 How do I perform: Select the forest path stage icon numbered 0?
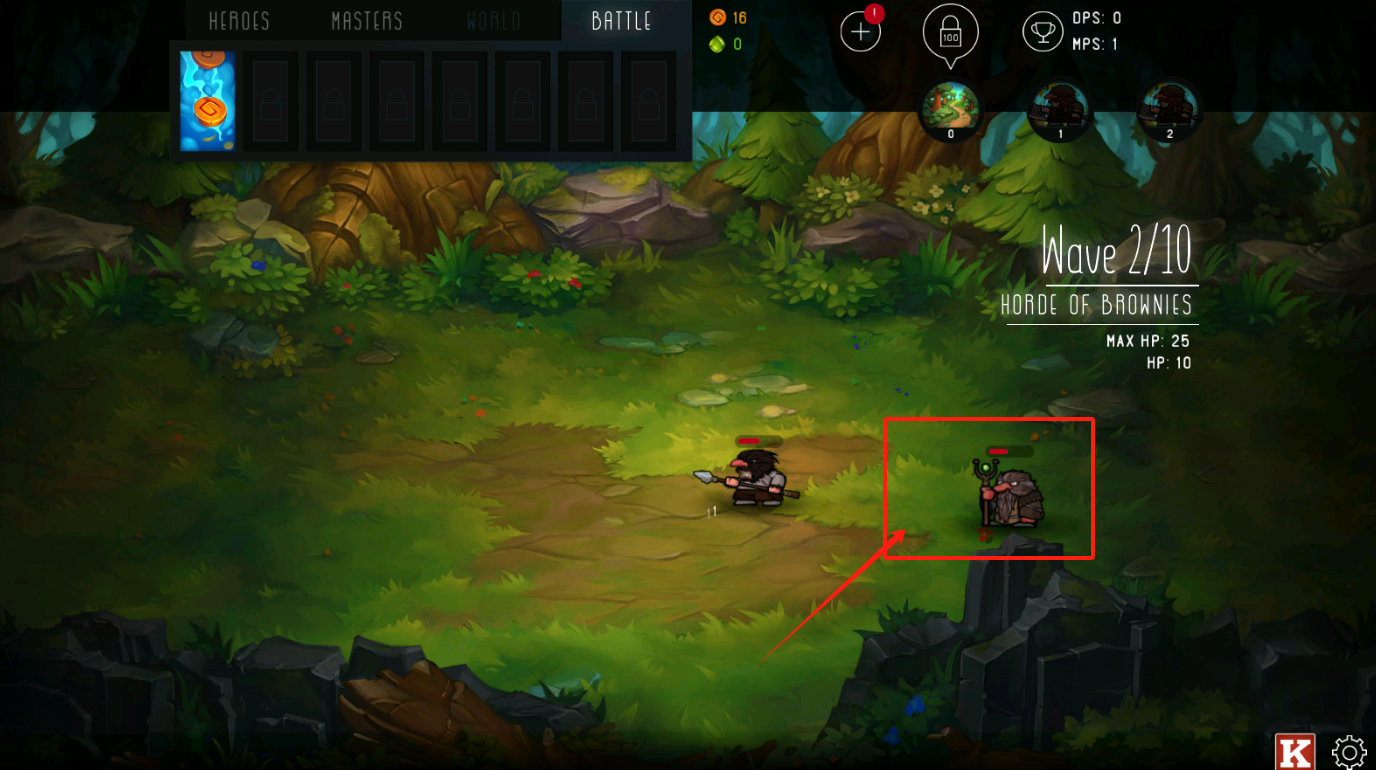click(950, 110)
